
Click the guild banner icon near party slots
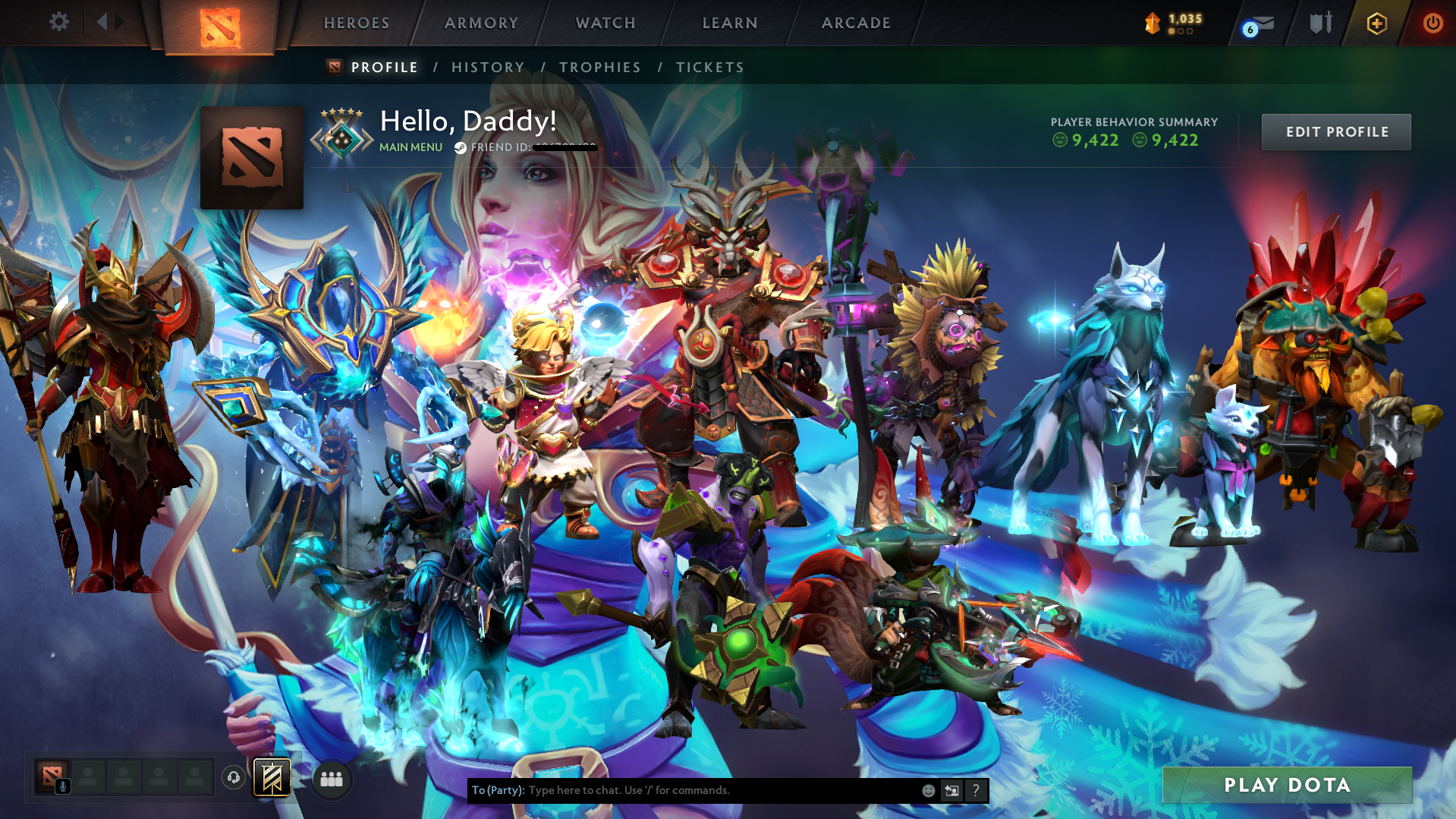coord(272,778)
